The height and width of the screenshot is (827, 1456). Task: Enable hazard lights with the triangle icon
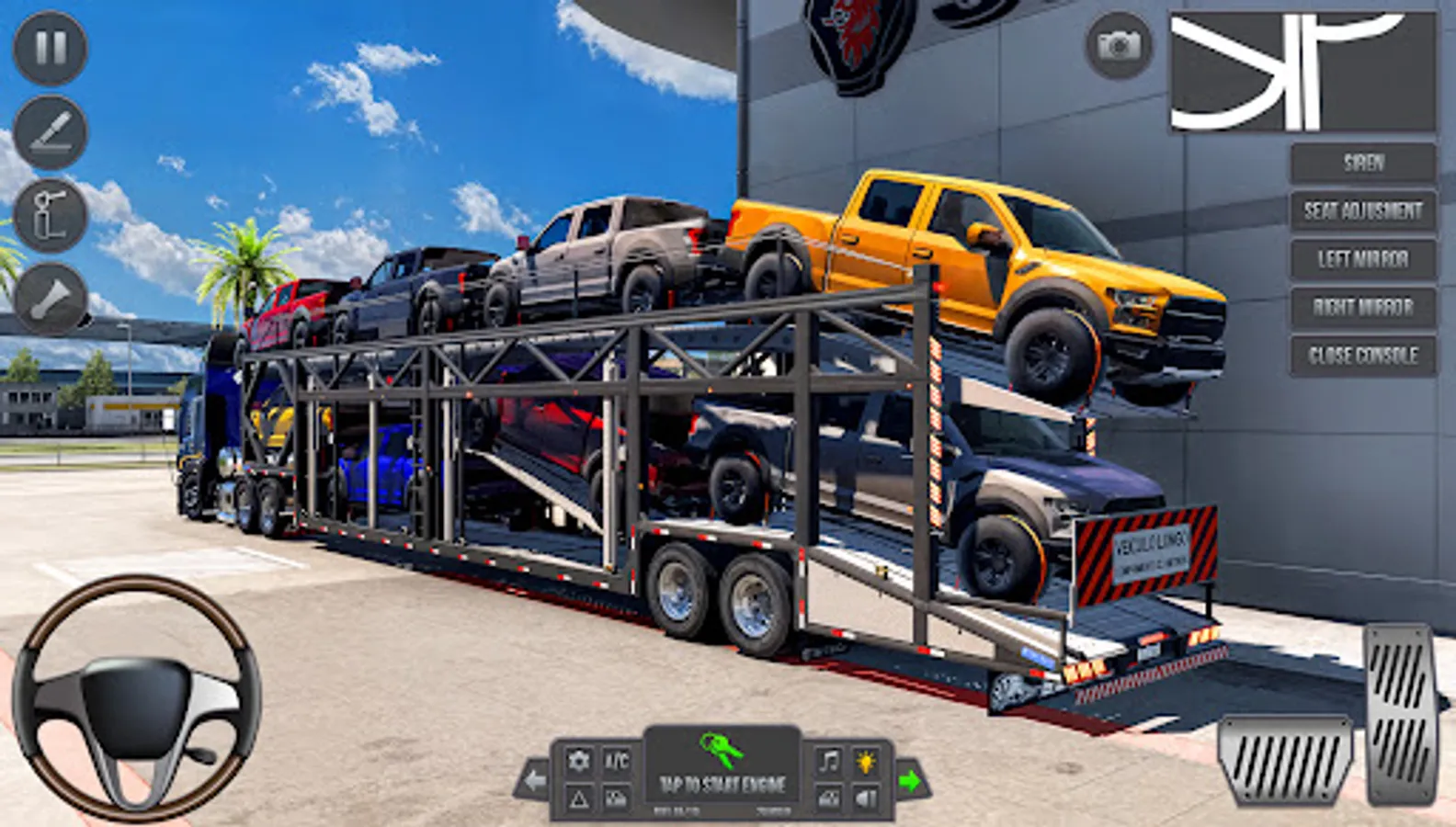[x=578, y=794]
